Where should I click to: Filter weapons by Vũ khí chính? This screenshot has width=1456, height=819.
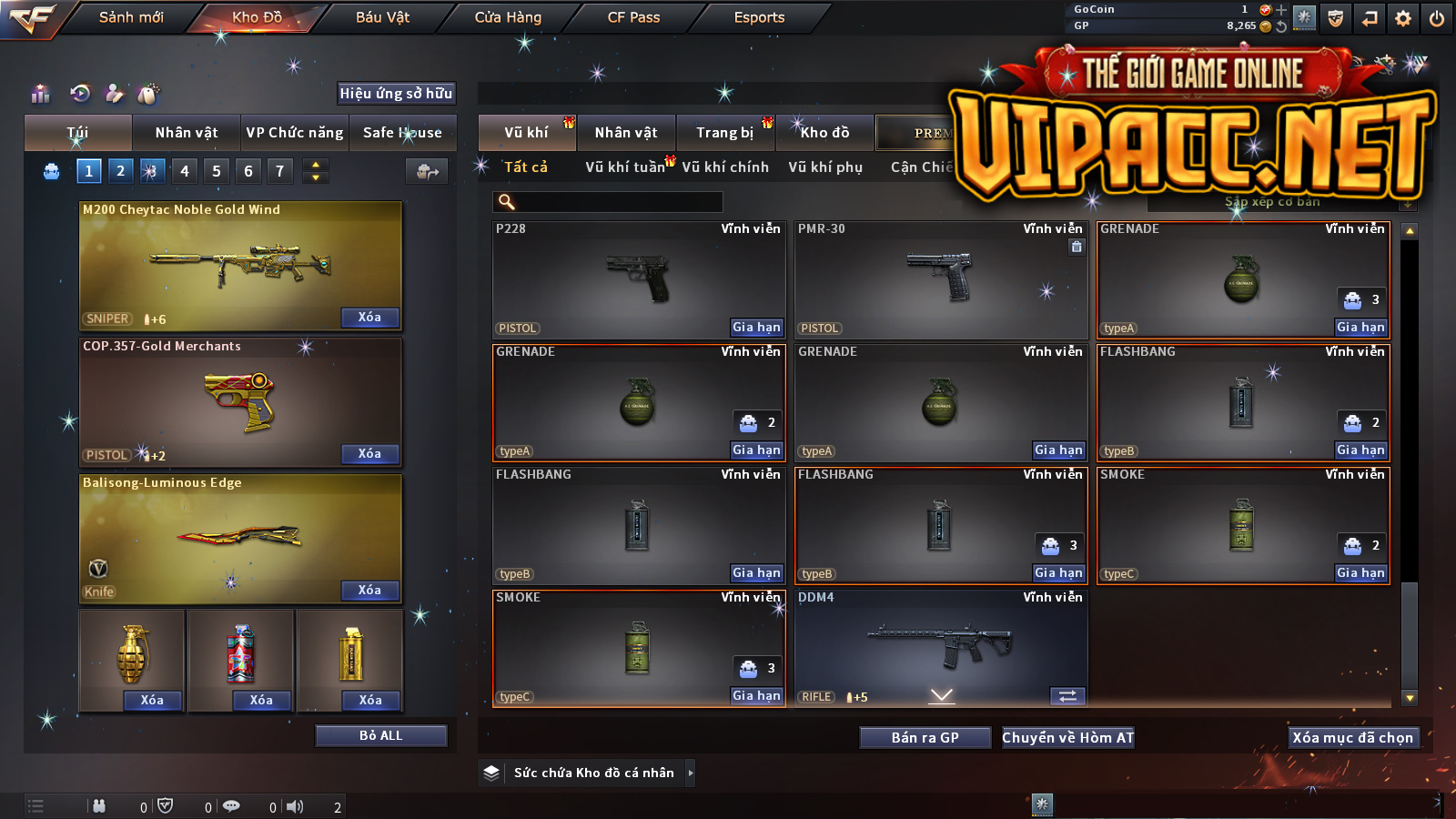[725, 167]
